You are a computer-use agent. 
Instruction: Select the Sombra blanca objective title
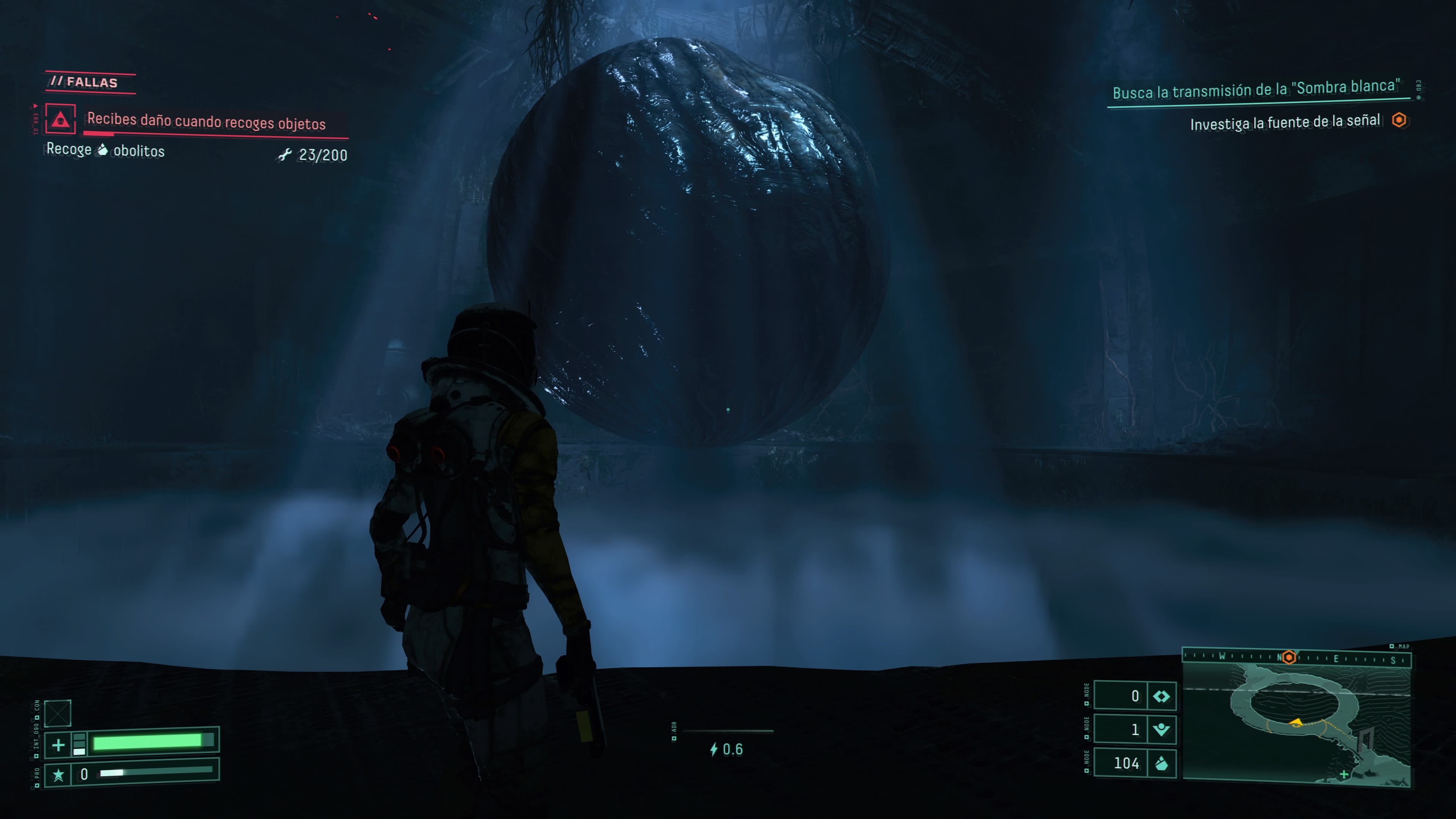(1256, 89)
